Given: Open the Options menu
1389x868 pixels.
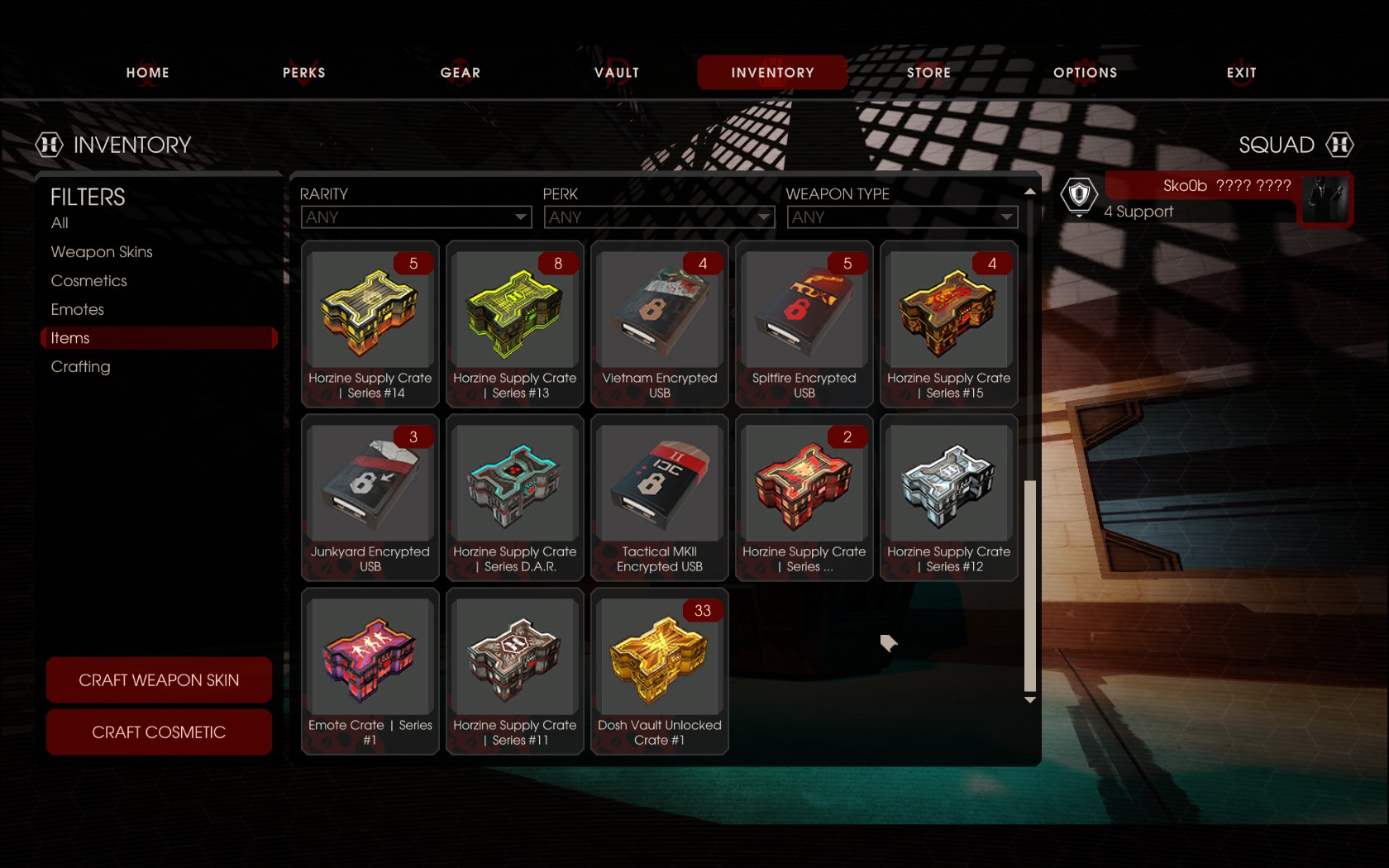Looking at the screenshot, I should 1085,73.
